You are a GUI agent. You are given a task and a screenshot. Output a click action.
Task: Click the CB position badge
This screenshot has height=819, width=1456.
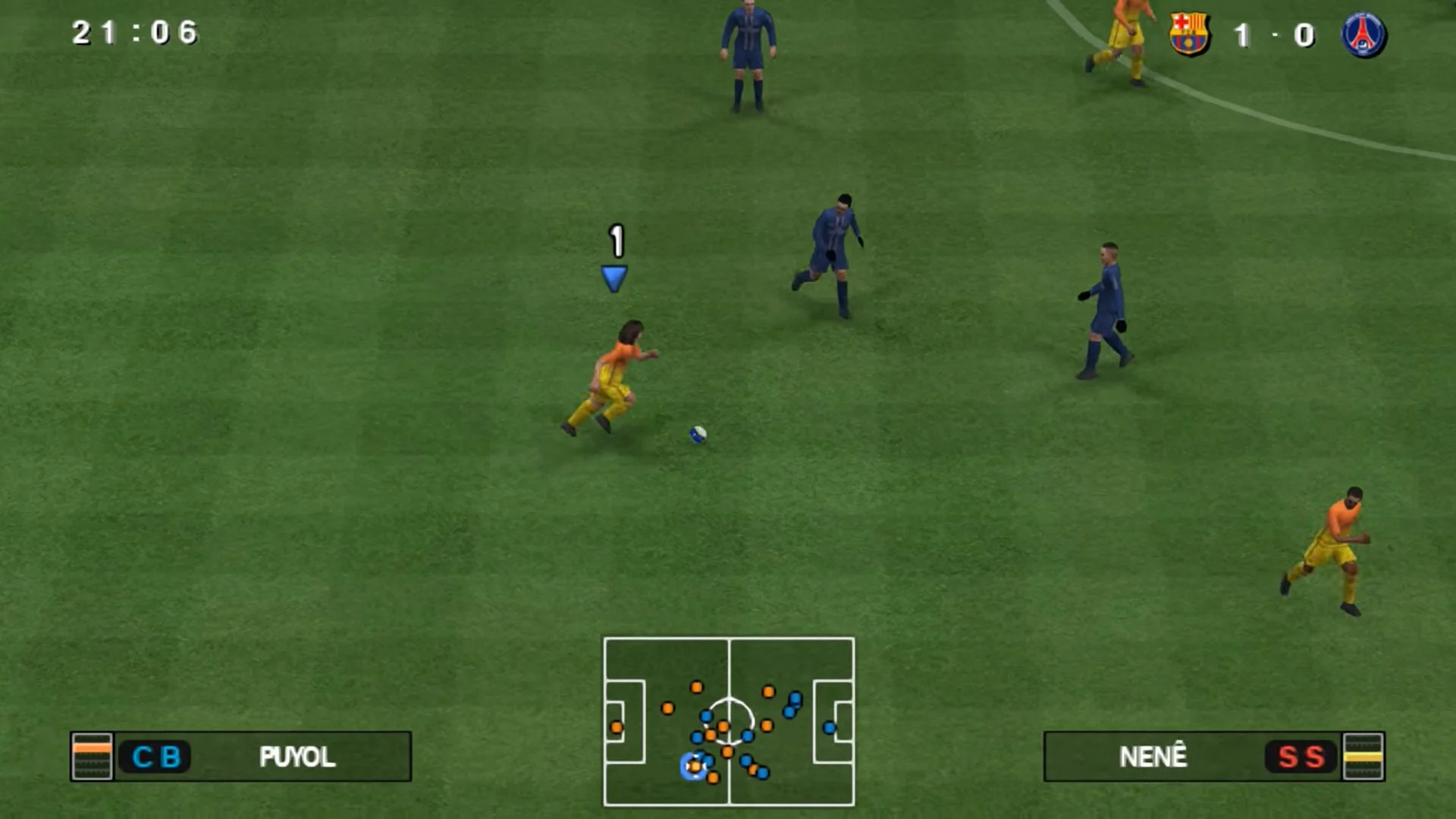tap(155, 756)
